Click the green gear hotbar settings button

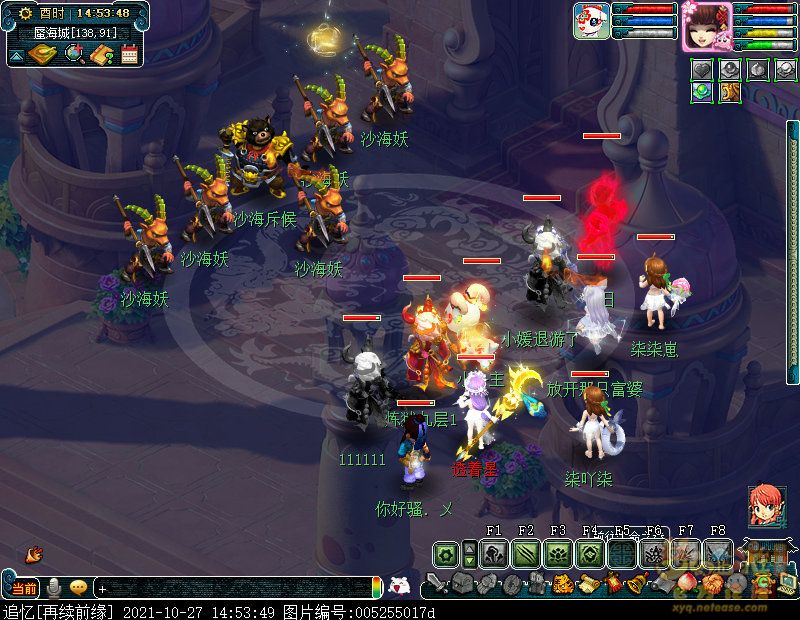pos(446,554)
